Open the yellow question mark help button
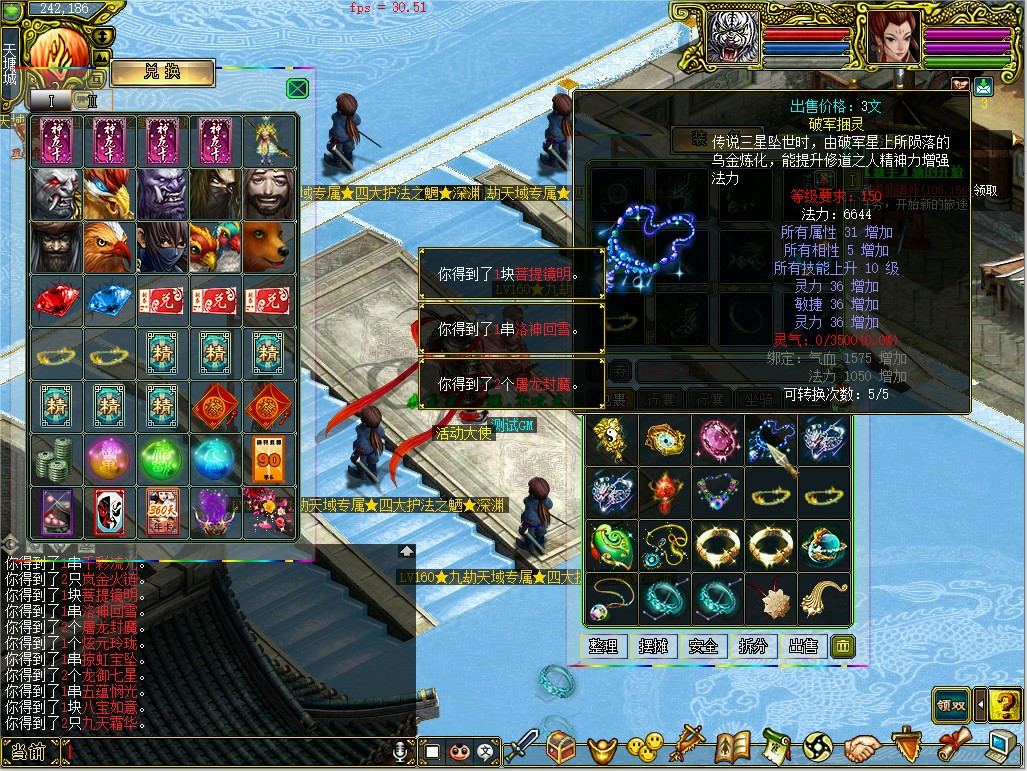This screenshot has width=1027, height=771. 1004,704
